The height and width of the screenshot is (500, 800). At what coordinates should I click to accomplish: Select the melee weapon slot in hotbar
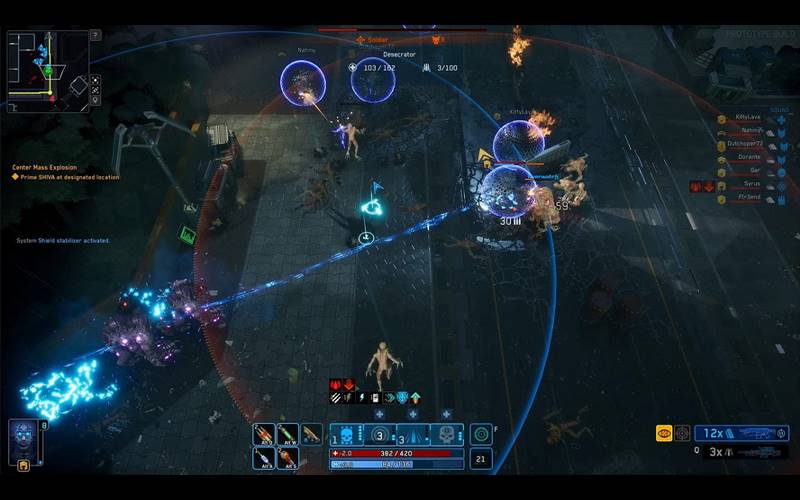tap(312, 434)
